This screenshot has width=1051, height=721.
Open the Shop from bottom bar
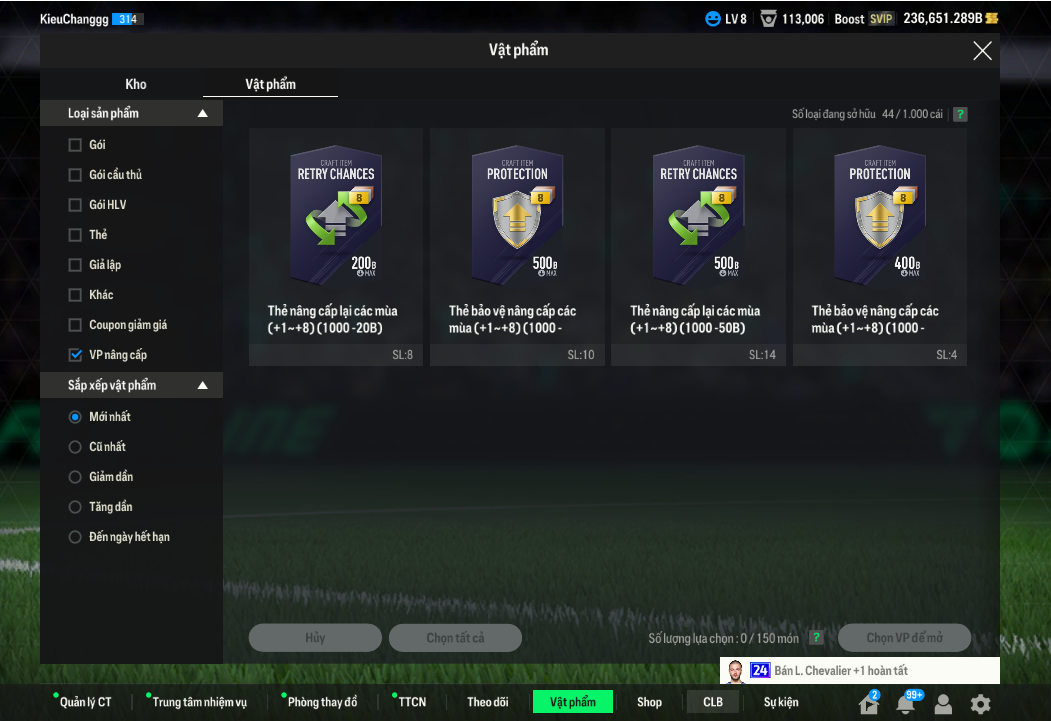click(x=649, y=702)
